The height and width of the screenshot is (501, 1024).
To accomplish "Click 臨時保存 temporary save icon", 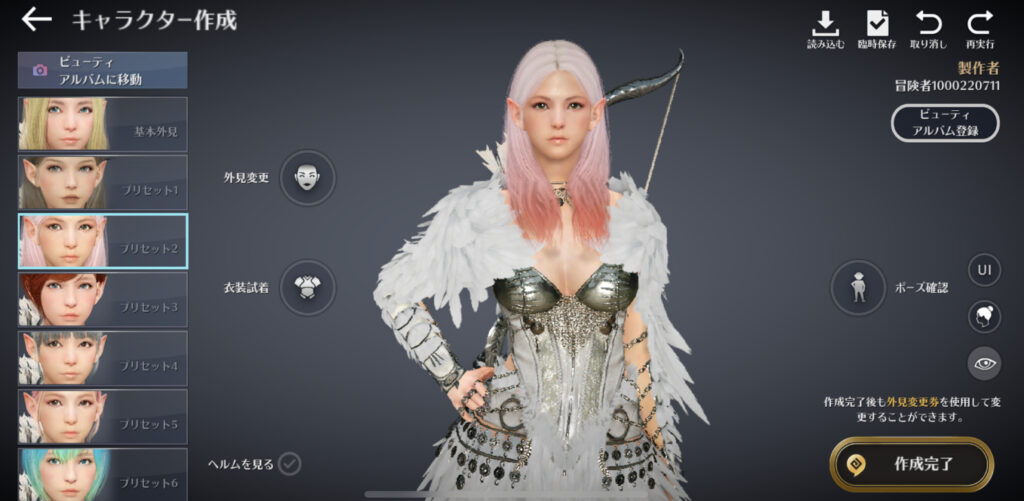I will (x=877, y=29).
